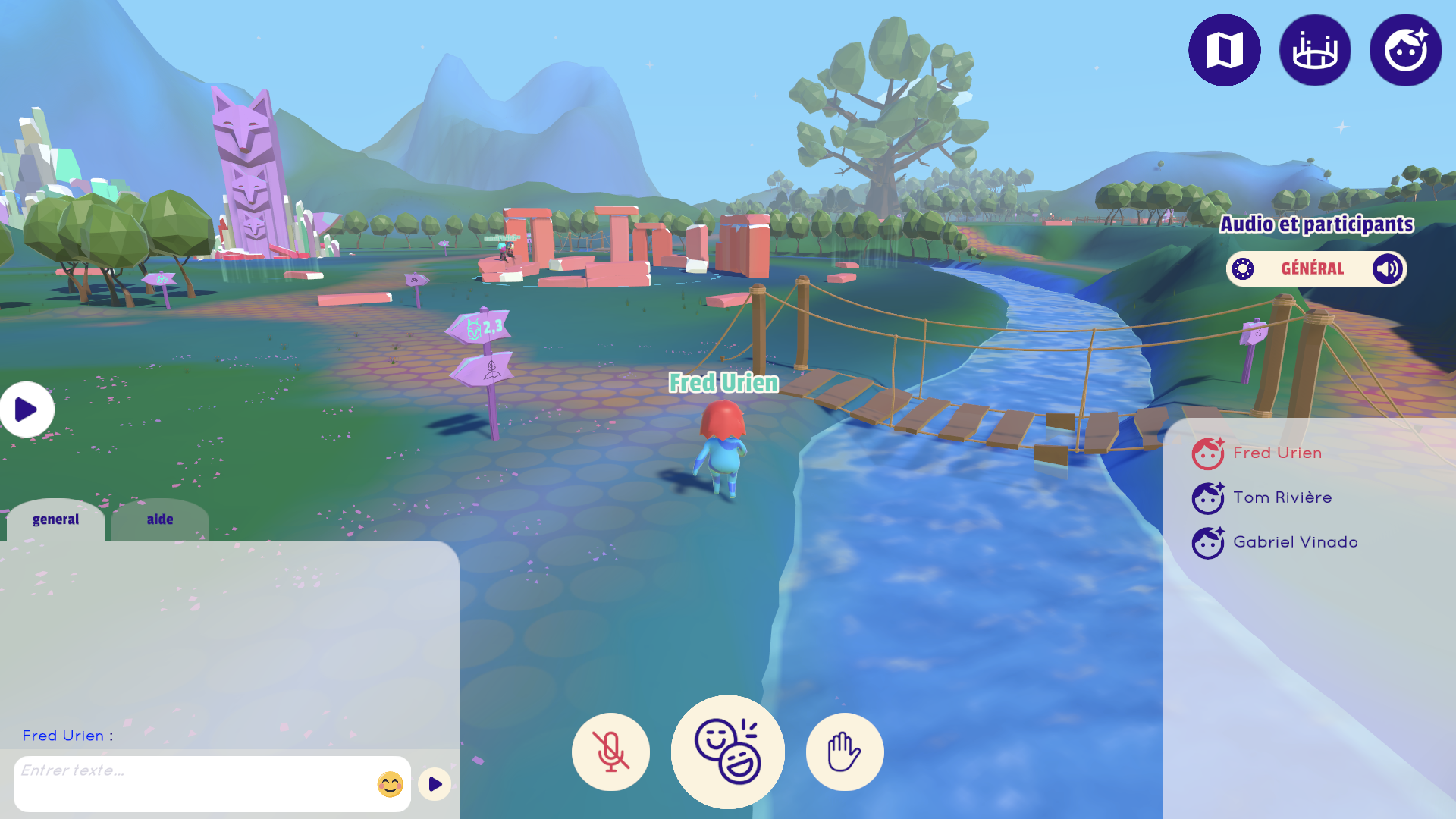
Task: Open the emoji picker in chat box
Action: coord(390,784)
